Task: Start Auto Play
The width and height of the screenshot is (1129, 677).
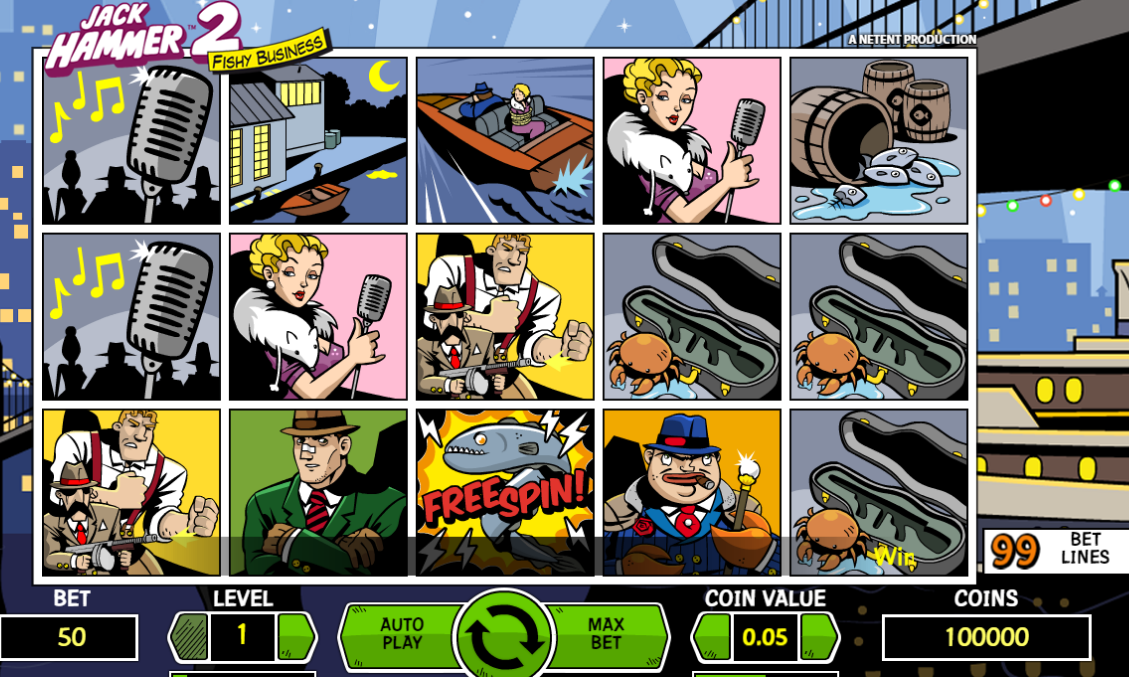Action: (400, 634)
